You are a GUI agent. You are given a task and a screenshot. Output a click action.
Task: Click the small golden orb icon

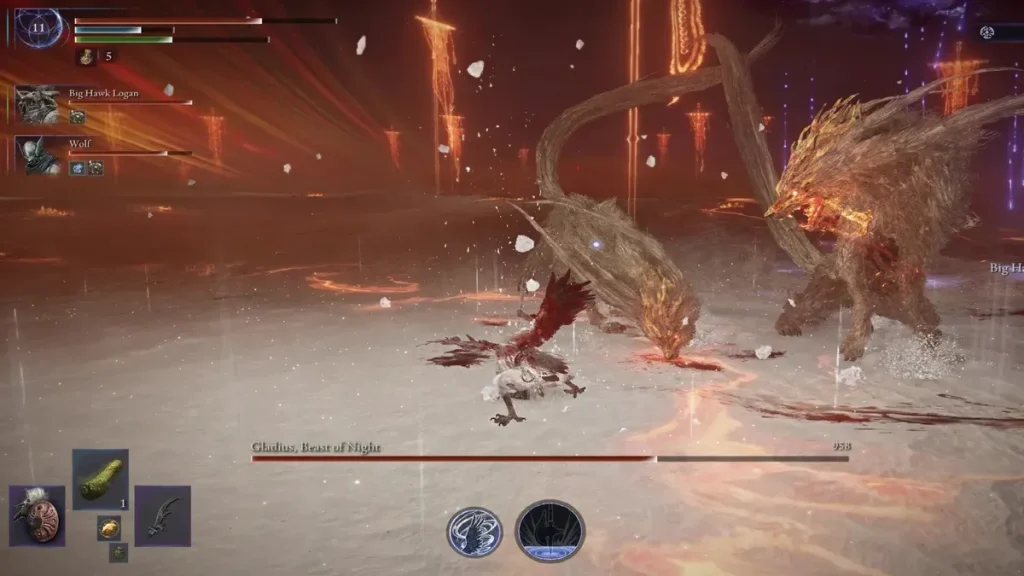[x=109, y=528]
